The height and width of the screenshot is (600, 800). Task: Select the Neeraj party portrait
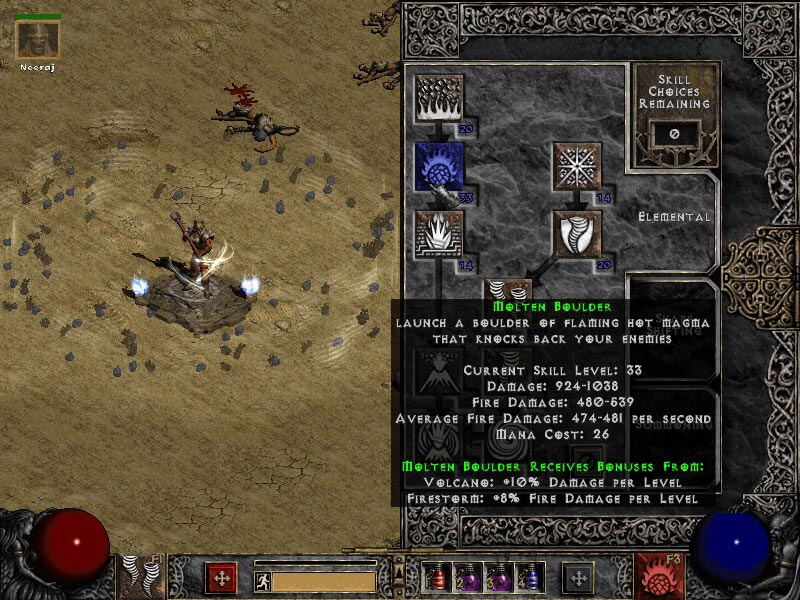[38, 40]
